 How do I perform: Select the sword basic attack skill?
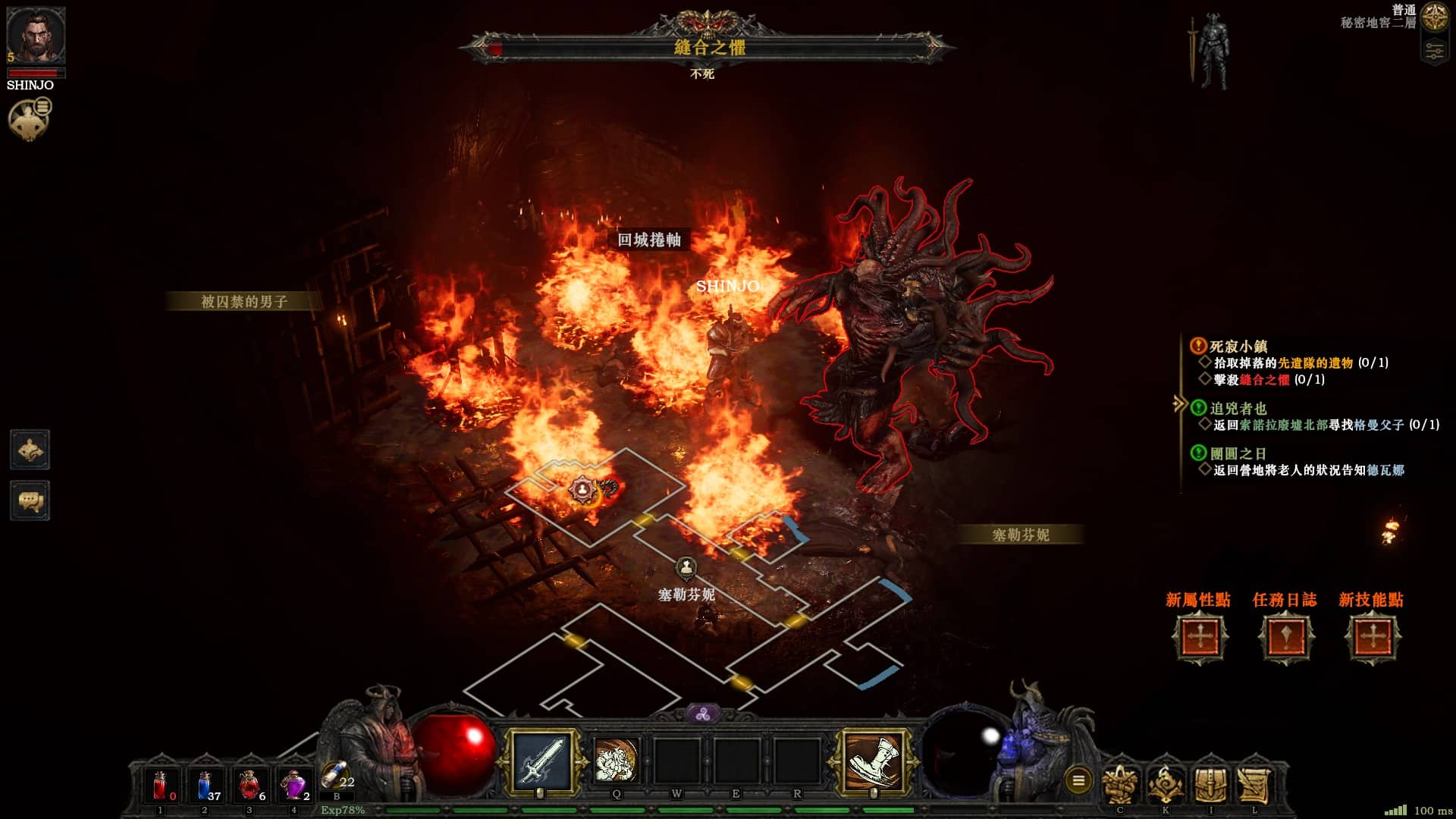pyautogui.click(x=541, y=760)
